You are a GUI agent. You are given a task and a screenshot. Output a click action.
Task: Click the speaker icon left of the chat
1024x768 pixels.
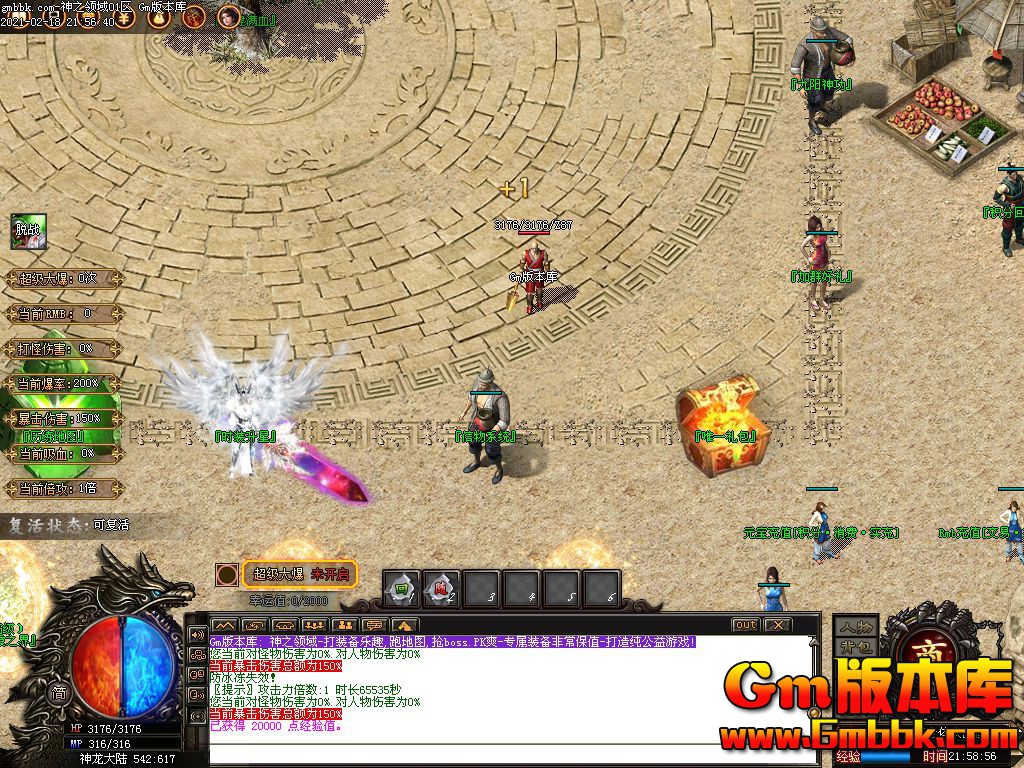coord(197,635)
